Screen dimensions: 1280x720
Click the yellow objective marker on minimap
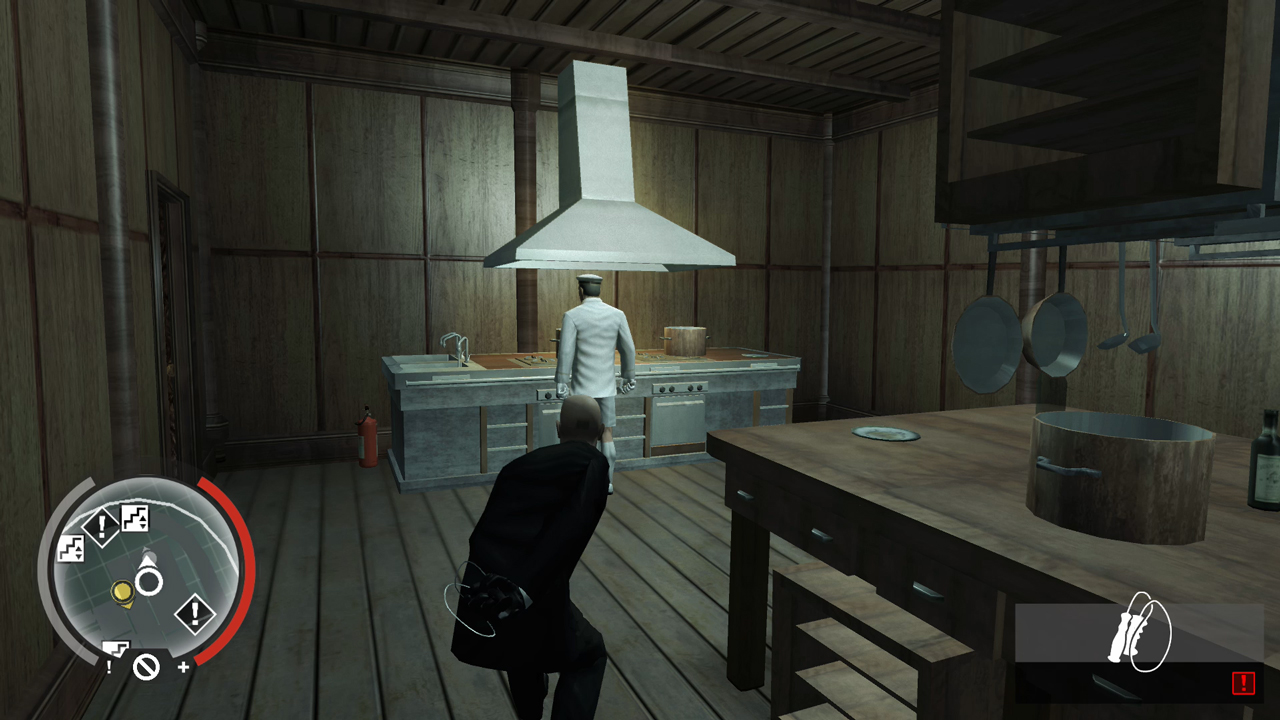click(x=122, y=591)
